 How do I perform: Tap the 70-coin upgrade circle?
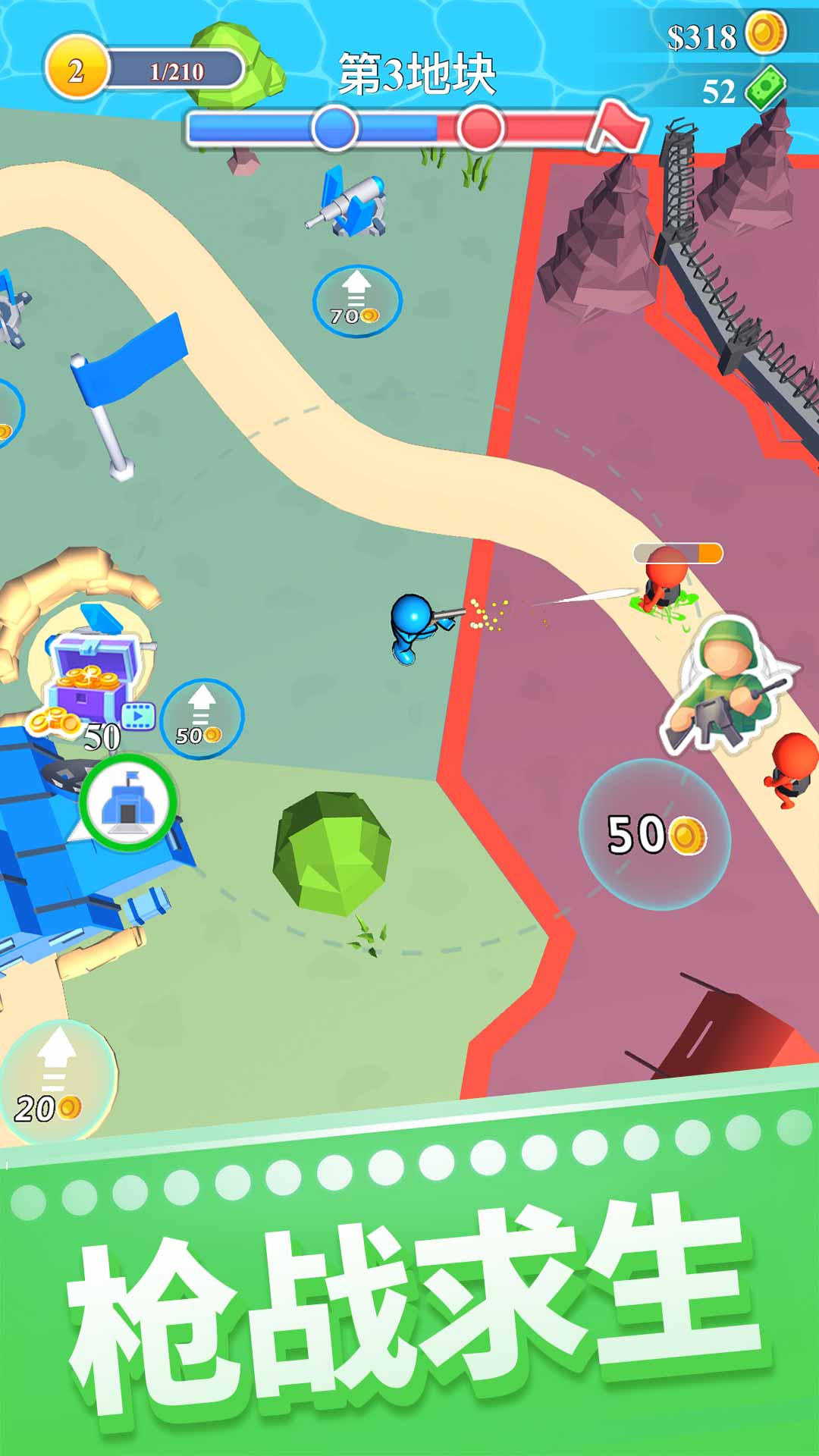pyautogui.click(x=356, y=301)
